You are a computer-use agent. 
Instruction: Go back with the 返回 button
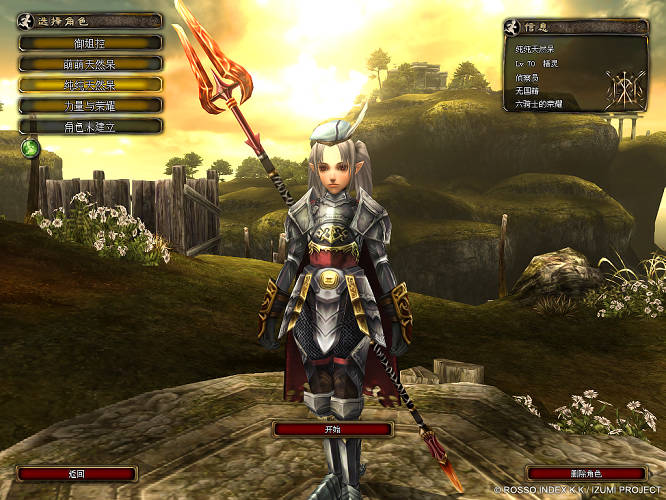[78, 473]
